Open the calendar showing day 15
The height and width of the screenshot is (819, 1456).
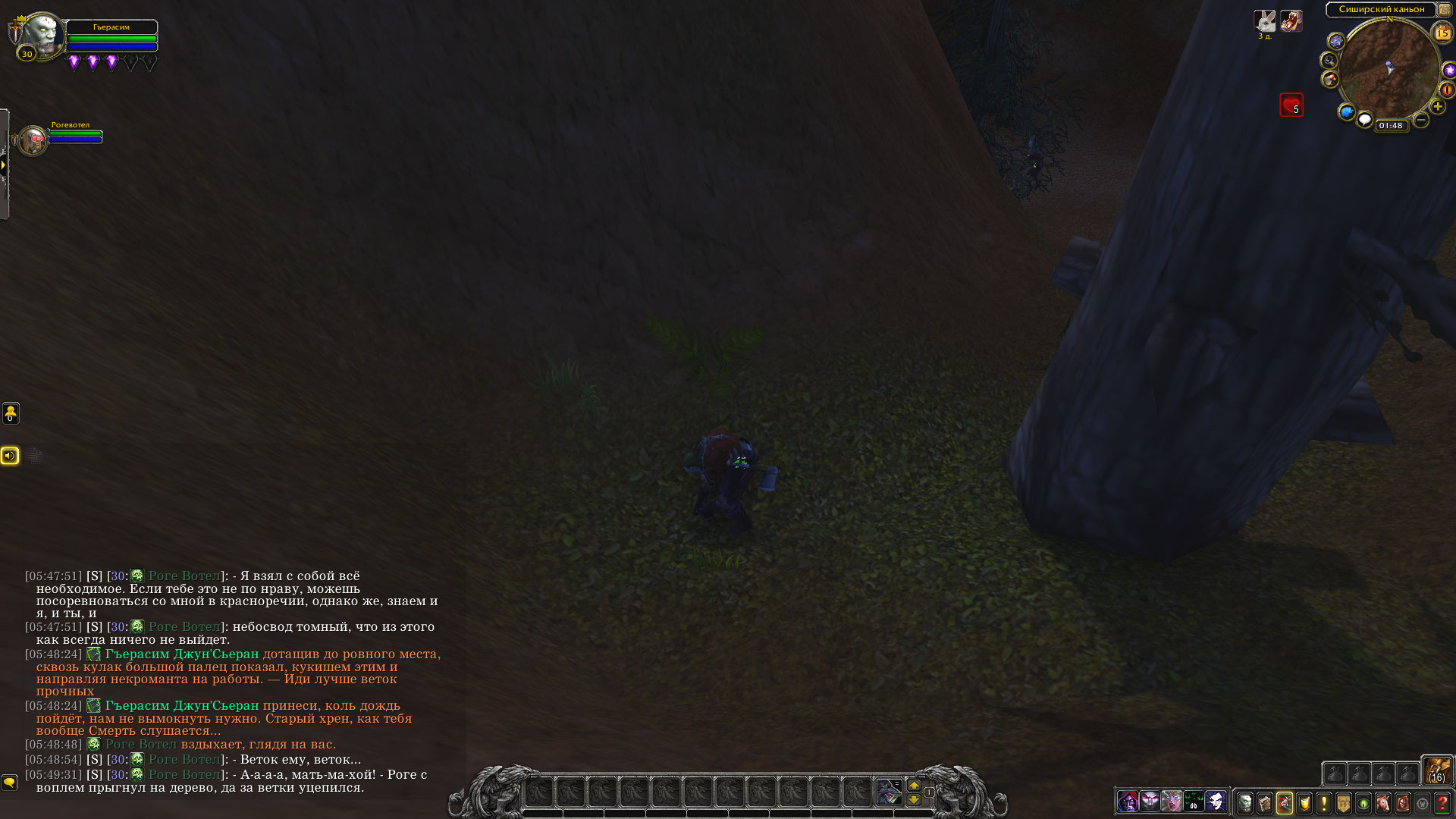tap(1442, 33)
